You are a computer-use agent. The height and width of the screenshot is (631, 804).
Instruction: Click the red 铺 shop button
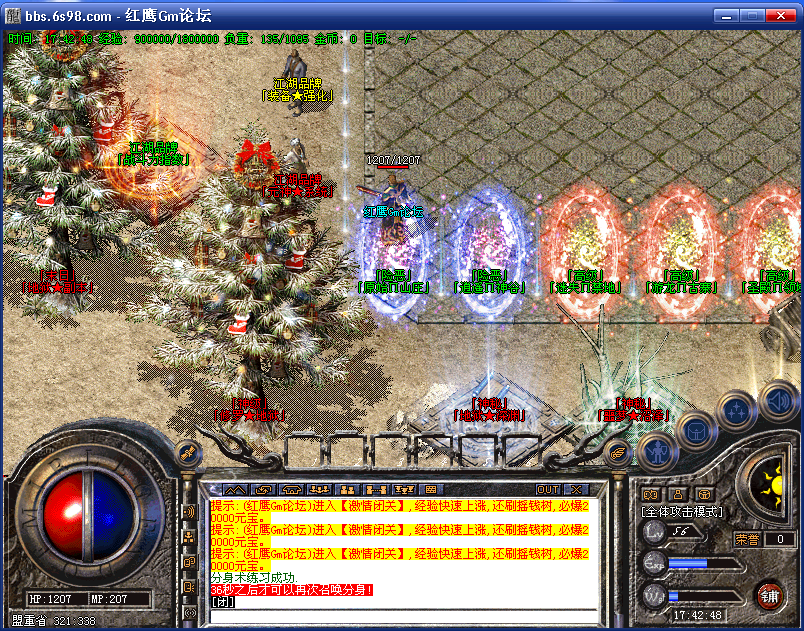pyautogui.click(x=769, y=597)
